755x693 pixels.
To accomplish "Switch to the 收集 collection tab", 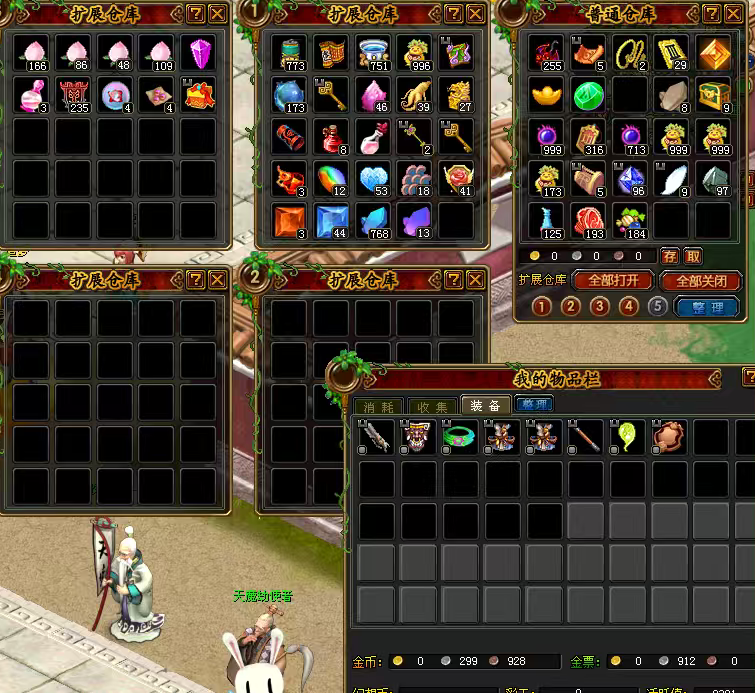I will tap(432, 406).
